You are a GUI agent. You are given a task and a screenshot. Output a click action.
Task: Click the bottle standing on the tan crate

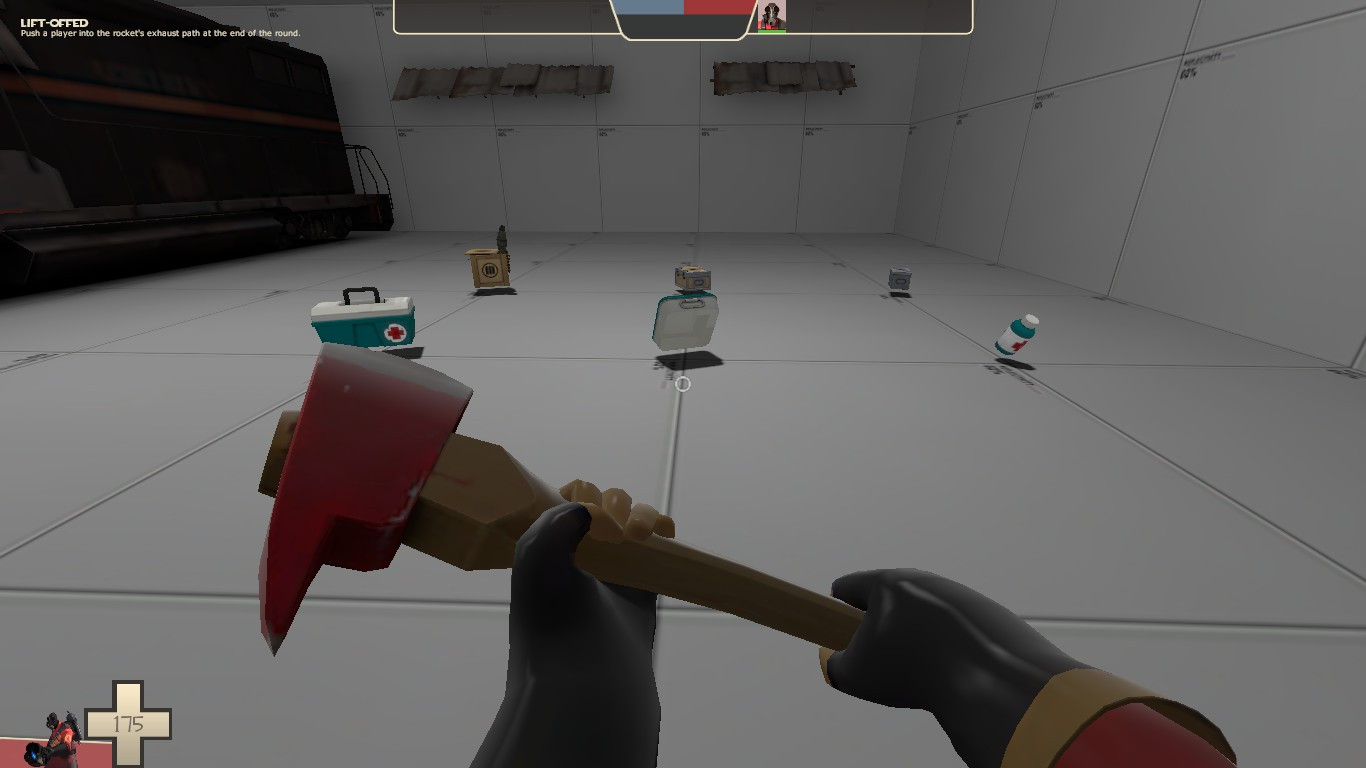click(500, 239)
